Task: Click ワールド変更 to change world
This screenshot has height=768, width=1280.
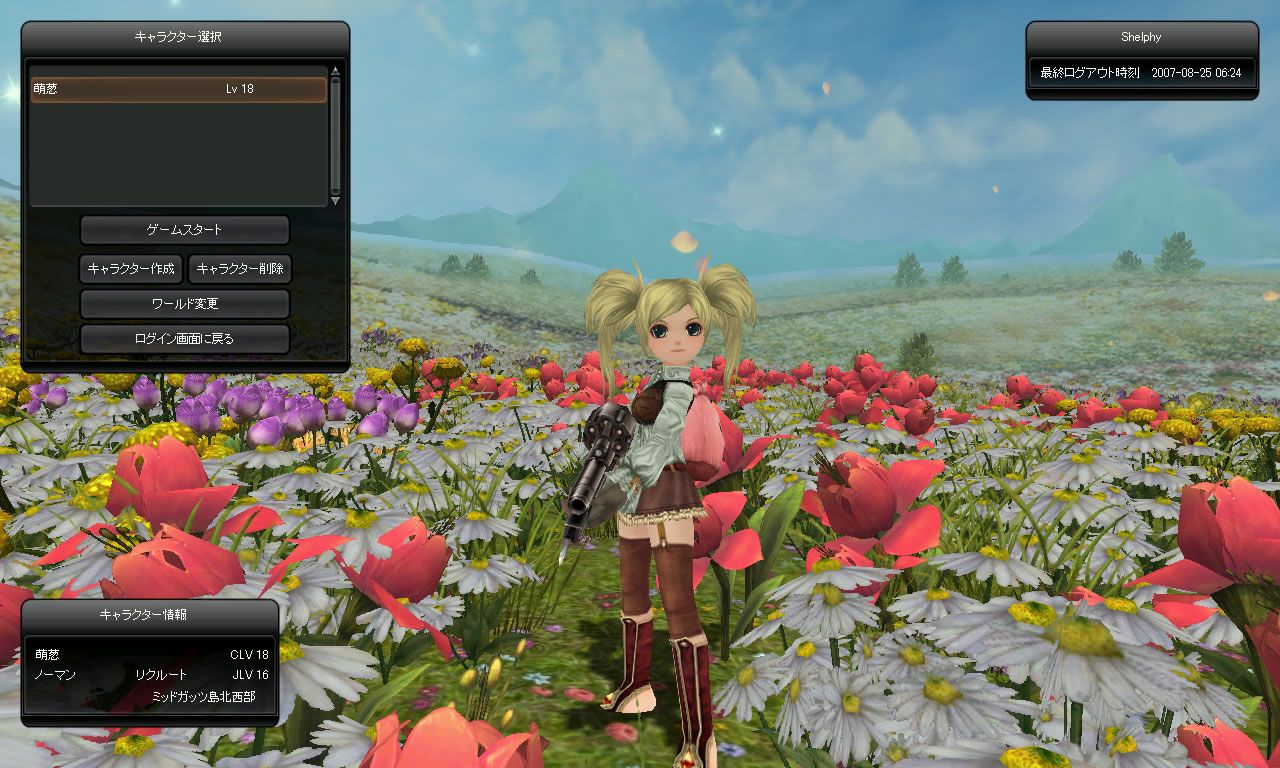Action: coord(184,303)
